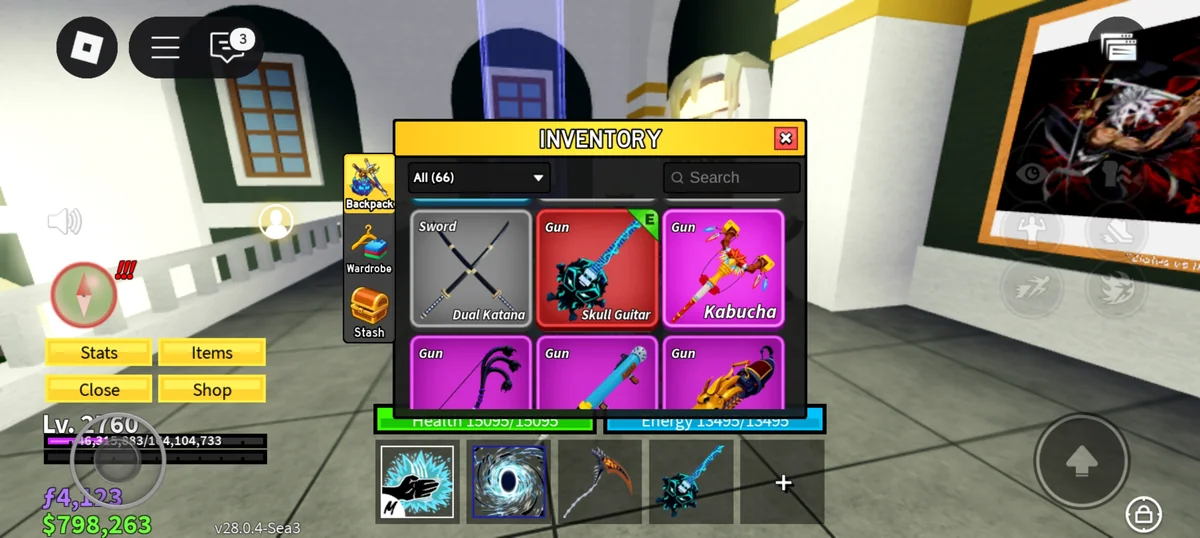Tap the jump arrow button
The image size is (1200, 538).
(x=1080, y=460)
